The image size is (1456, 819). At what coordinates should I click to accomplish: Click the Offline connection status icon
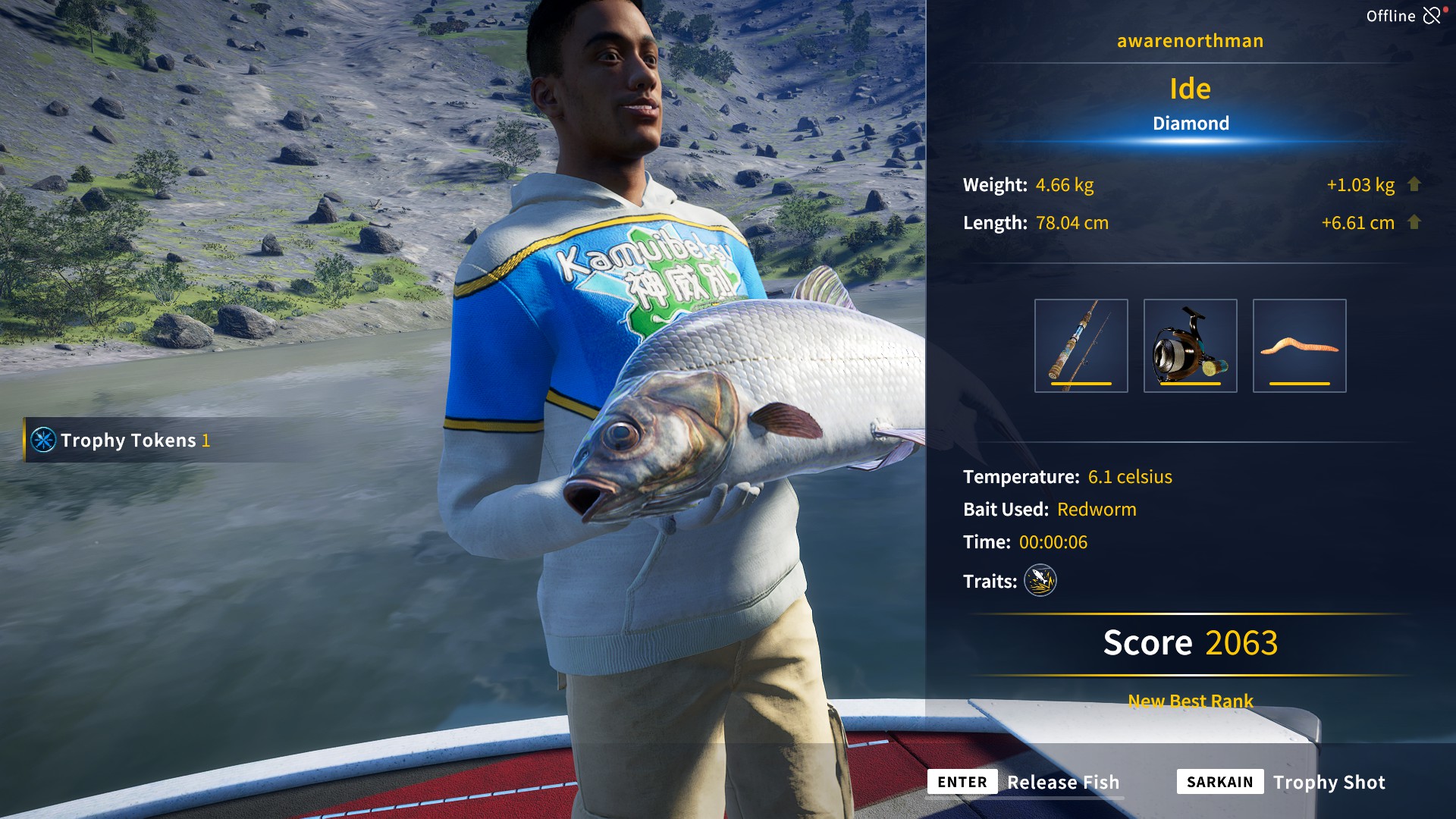[x=1432, y=16]
